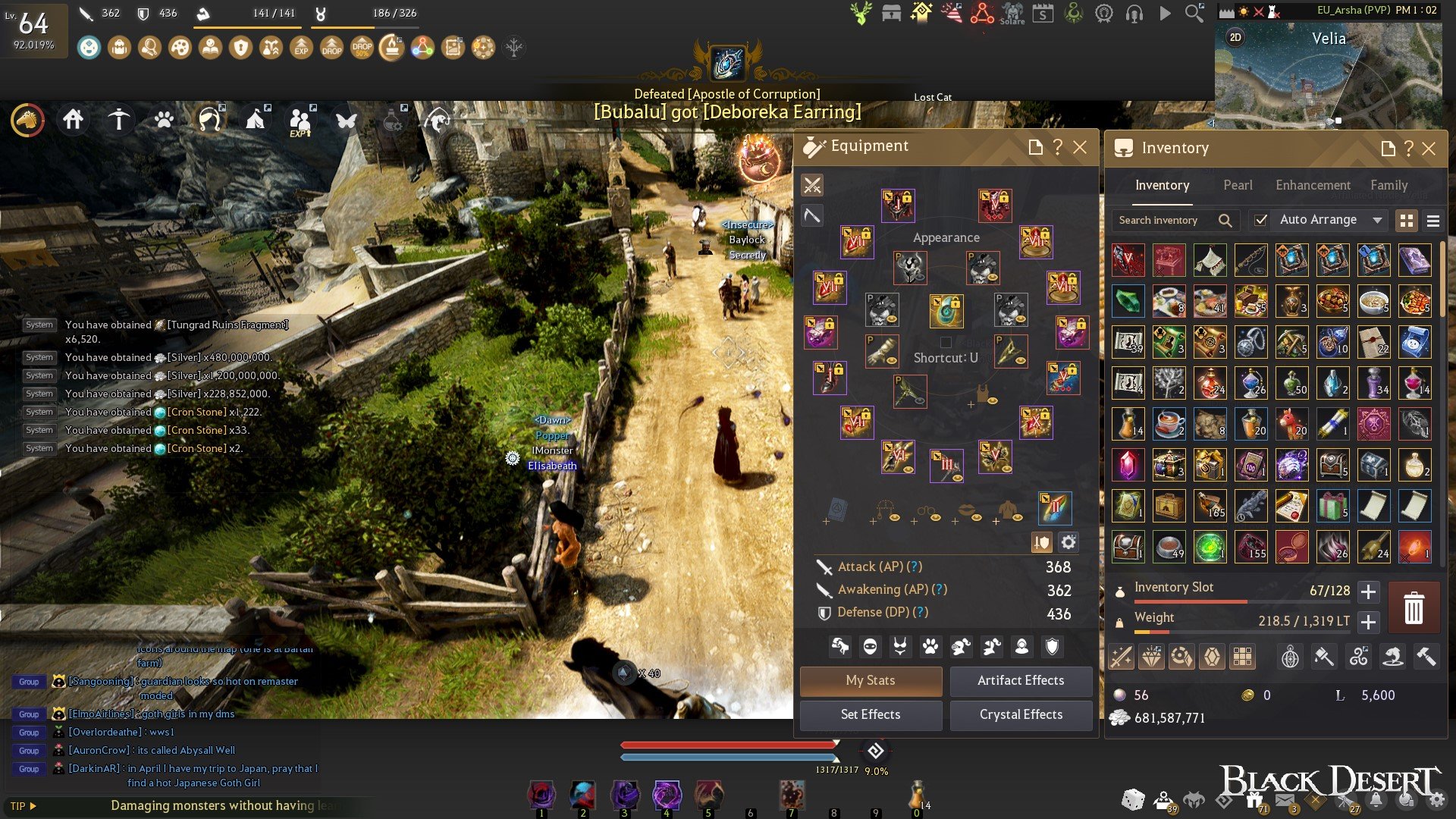Show the My Stats panel
The width and height of the screenshot is (1456, 819).
pyautogui.click(x=871, y=680)
